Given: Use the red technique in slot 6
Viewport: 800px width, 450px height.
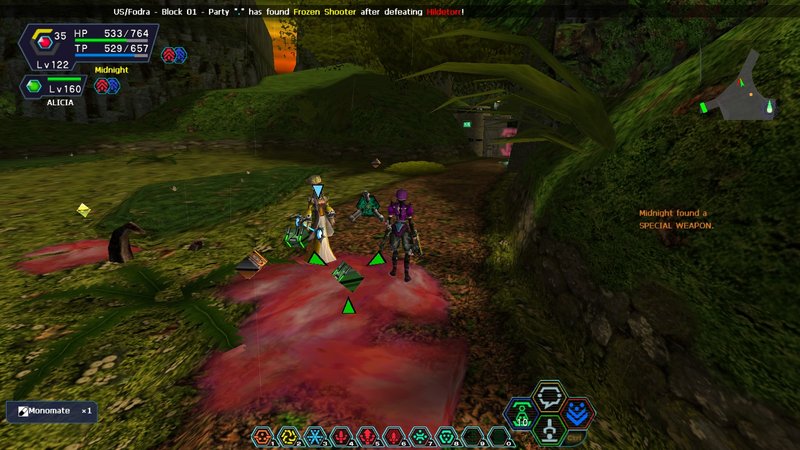Looking at the screenshot, I should tap(394, 436).
